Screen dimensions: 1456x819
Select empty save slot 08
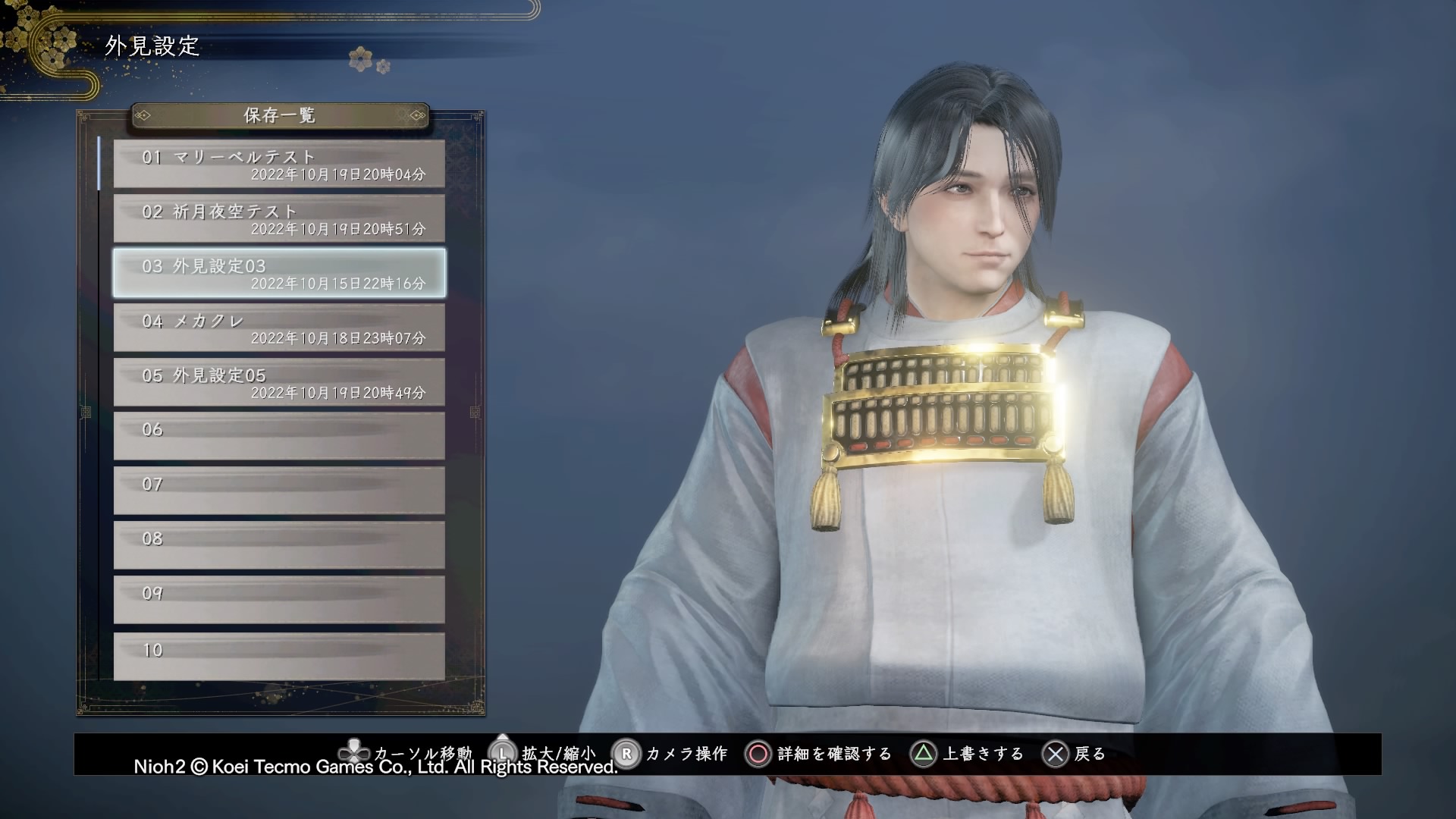[x=279, y=545]
